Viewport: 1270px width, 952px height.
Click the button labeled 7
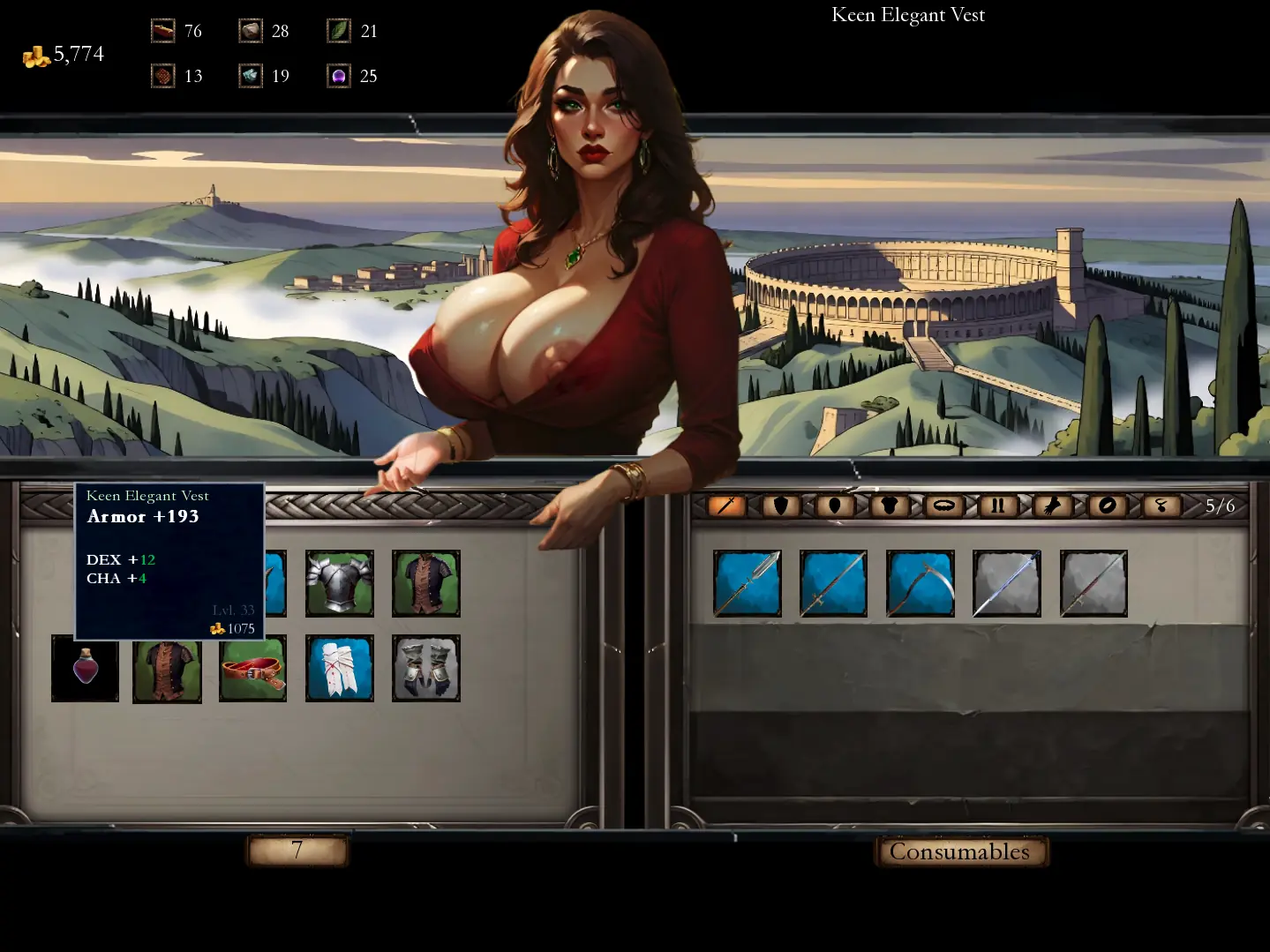click(x=297, y=851)
